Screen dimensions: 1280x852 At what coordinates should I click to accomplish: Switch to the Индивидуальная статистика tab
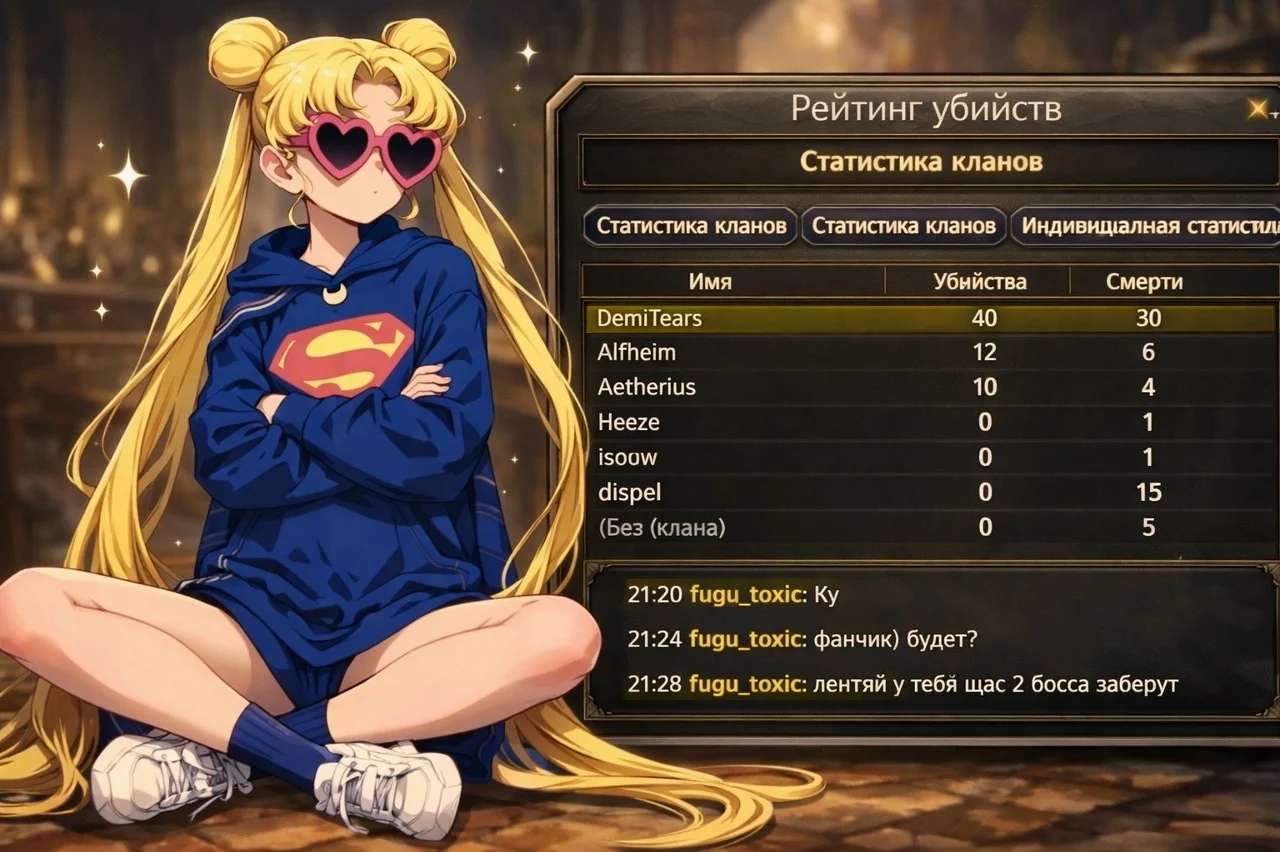1145,226
